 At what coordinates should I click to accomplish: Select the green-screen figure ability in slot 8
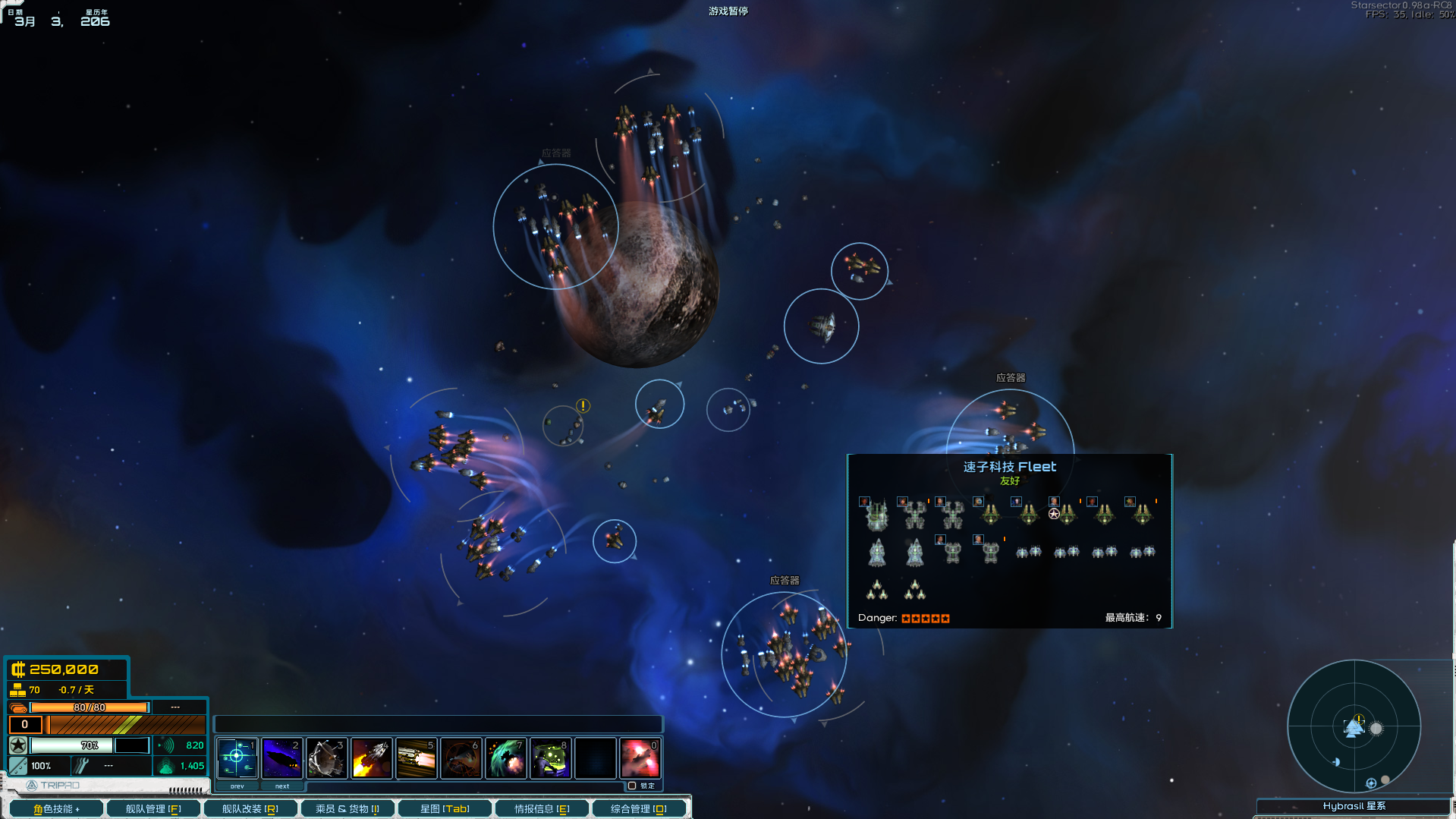coord(551,758)
